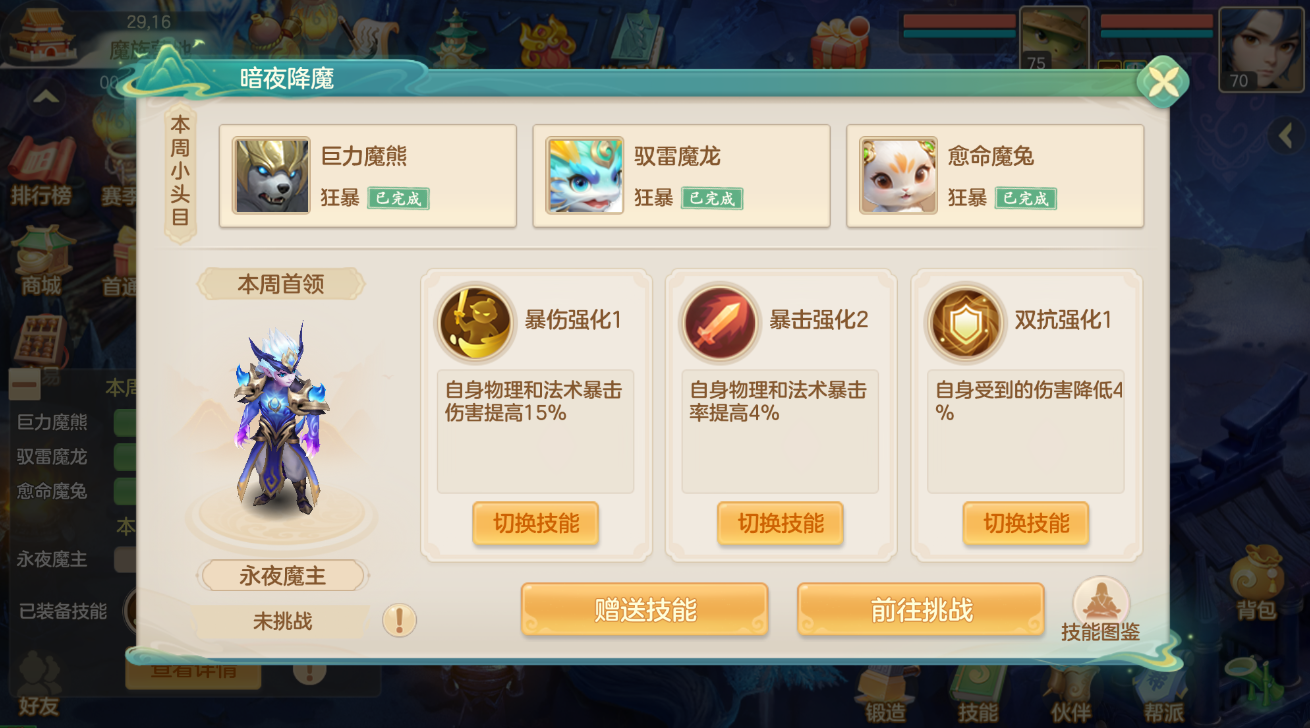Click the 赠送技能 gift skill button
This screenshot has height=728, width=1310.
click(644, 609)
